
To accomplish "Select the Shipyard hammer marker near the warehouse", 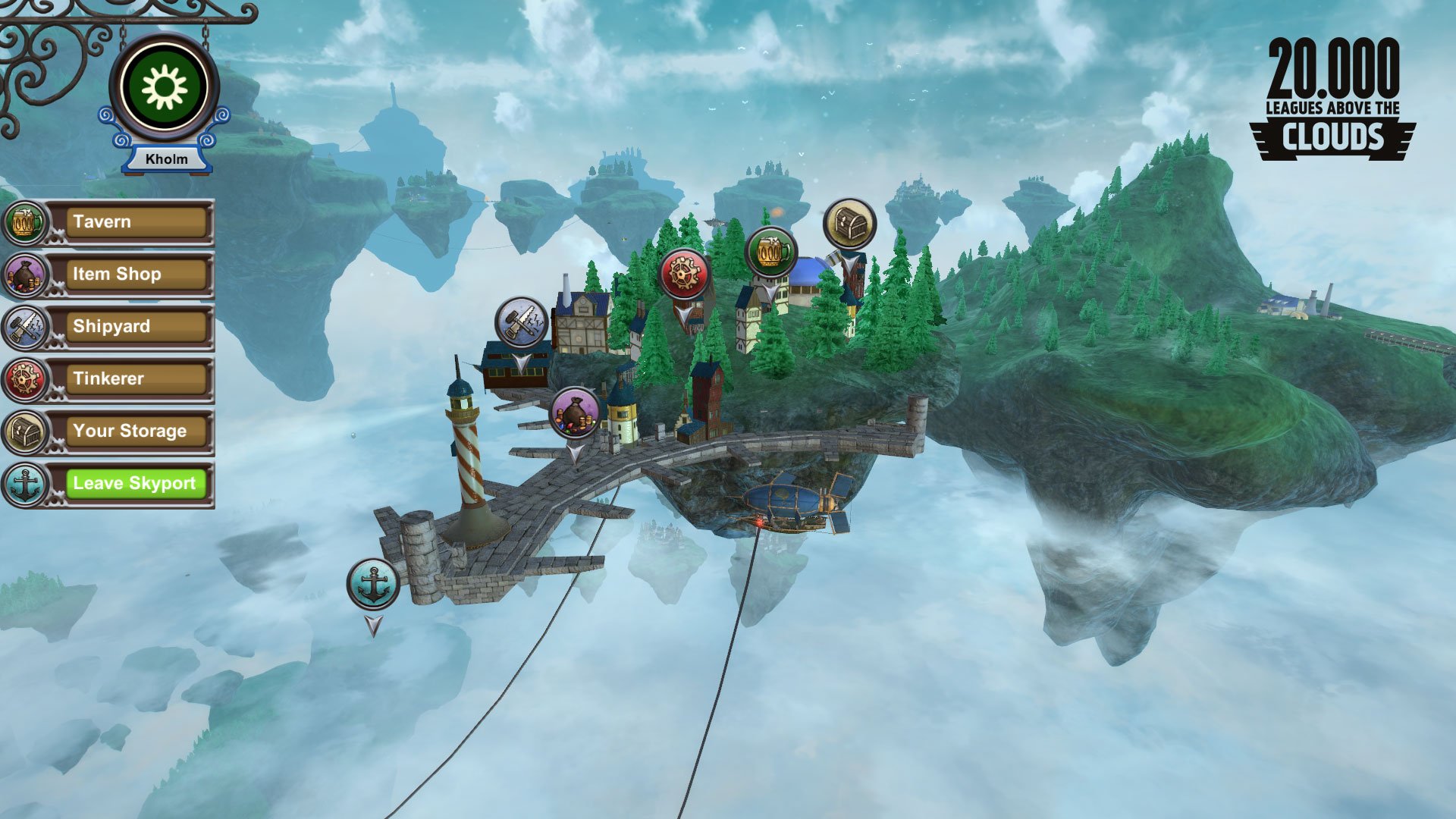I will click(519, 320).
